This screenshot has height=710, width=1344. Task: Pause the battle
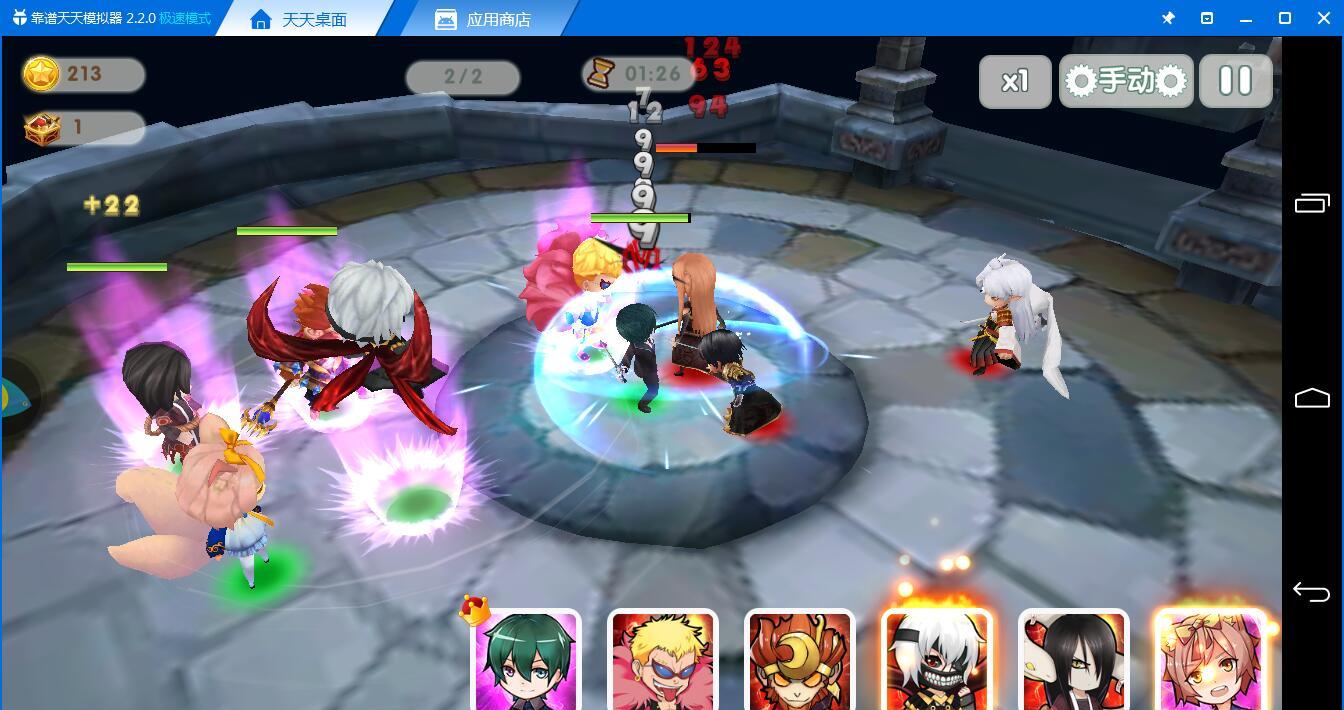(1235, 81)
